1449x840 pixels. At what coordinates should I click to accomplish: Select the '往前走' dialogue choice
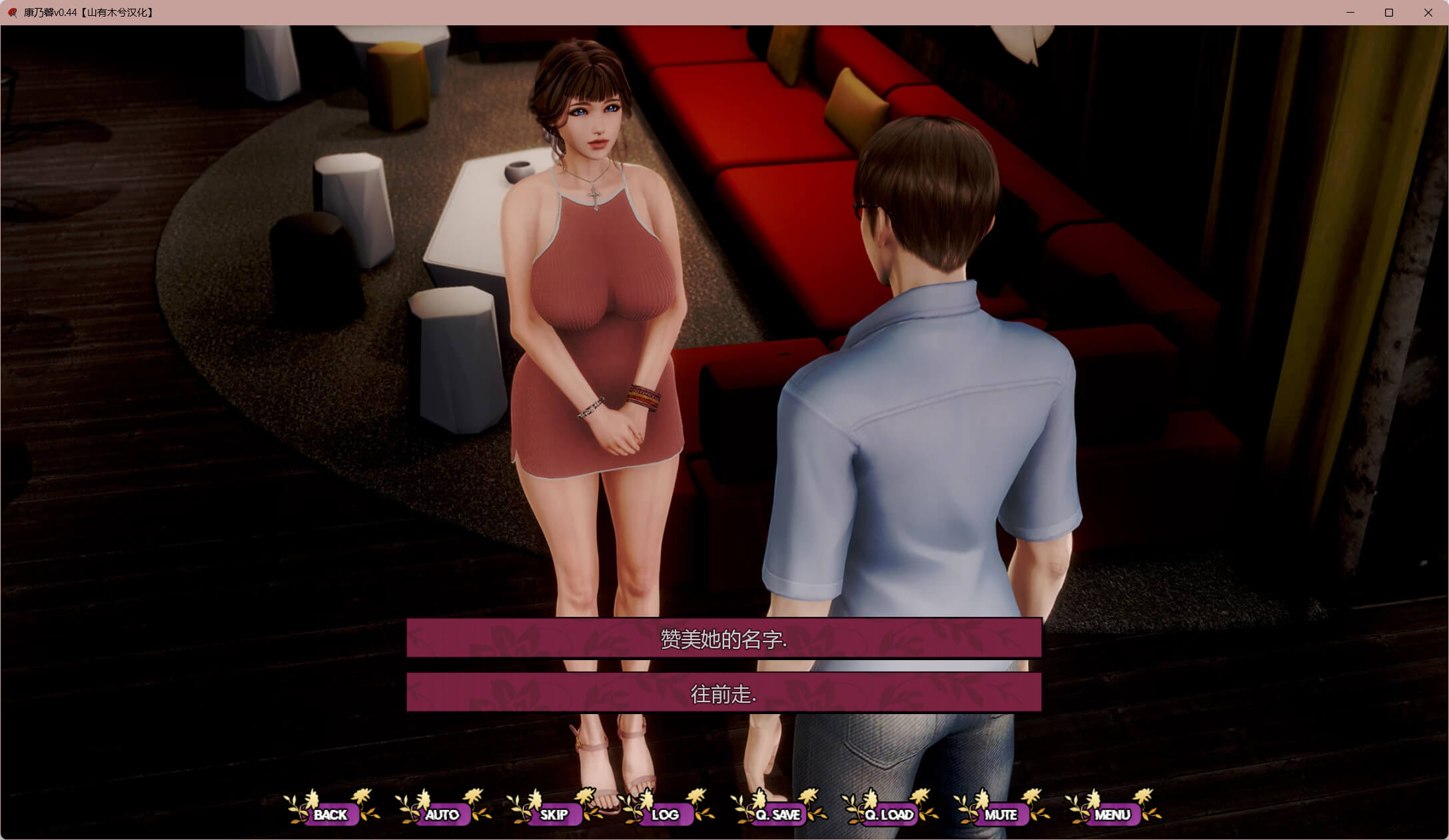point(724,693)
